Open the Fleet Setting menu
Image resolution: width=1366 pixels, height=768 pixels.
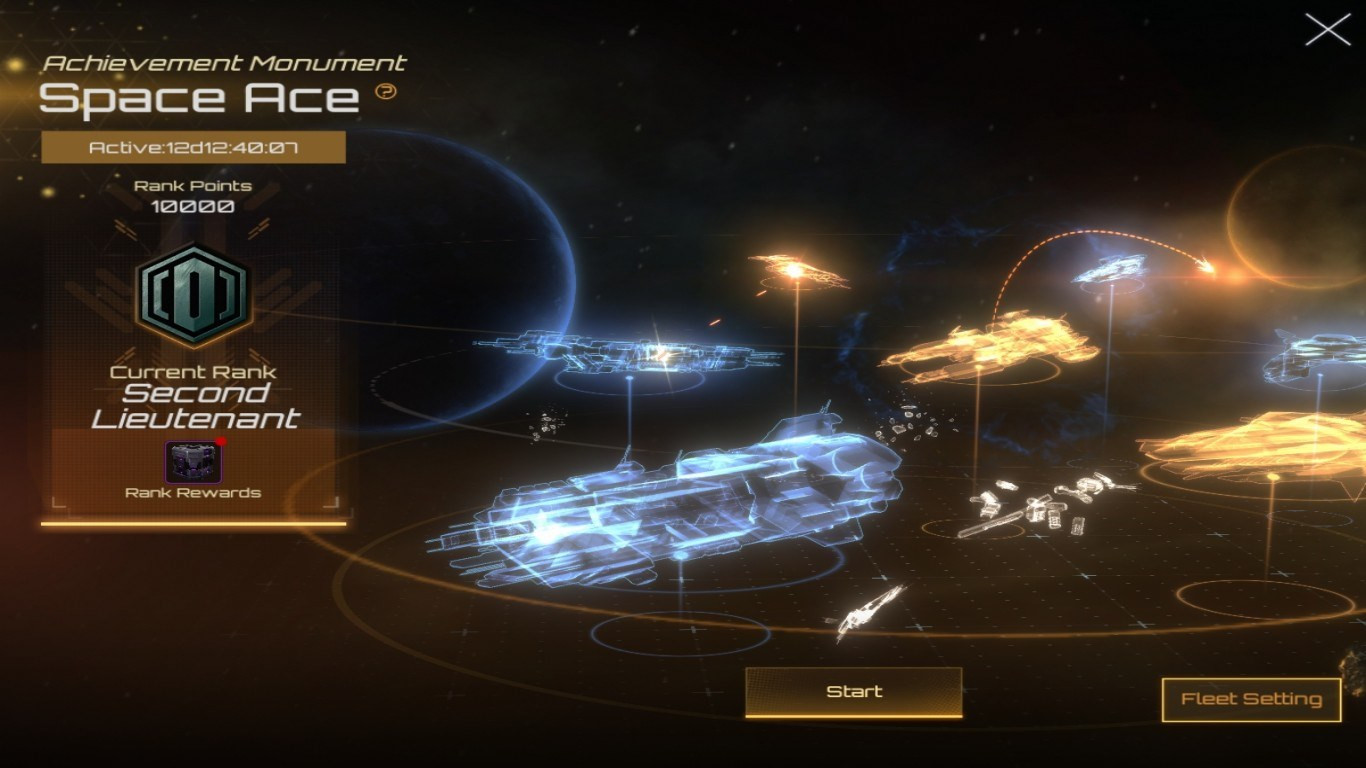(1251, 699)
